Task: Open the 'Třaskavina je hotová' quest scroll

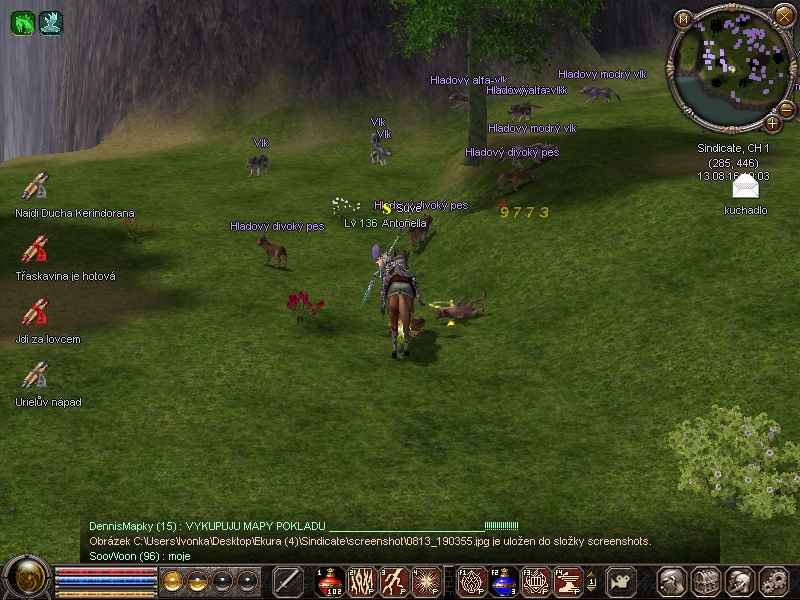Action: tap(36, 249)
